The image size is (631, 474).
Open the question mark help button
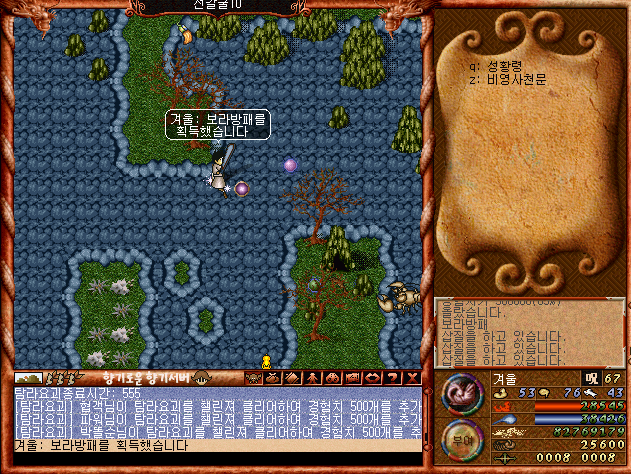click(x=392, y=378)
